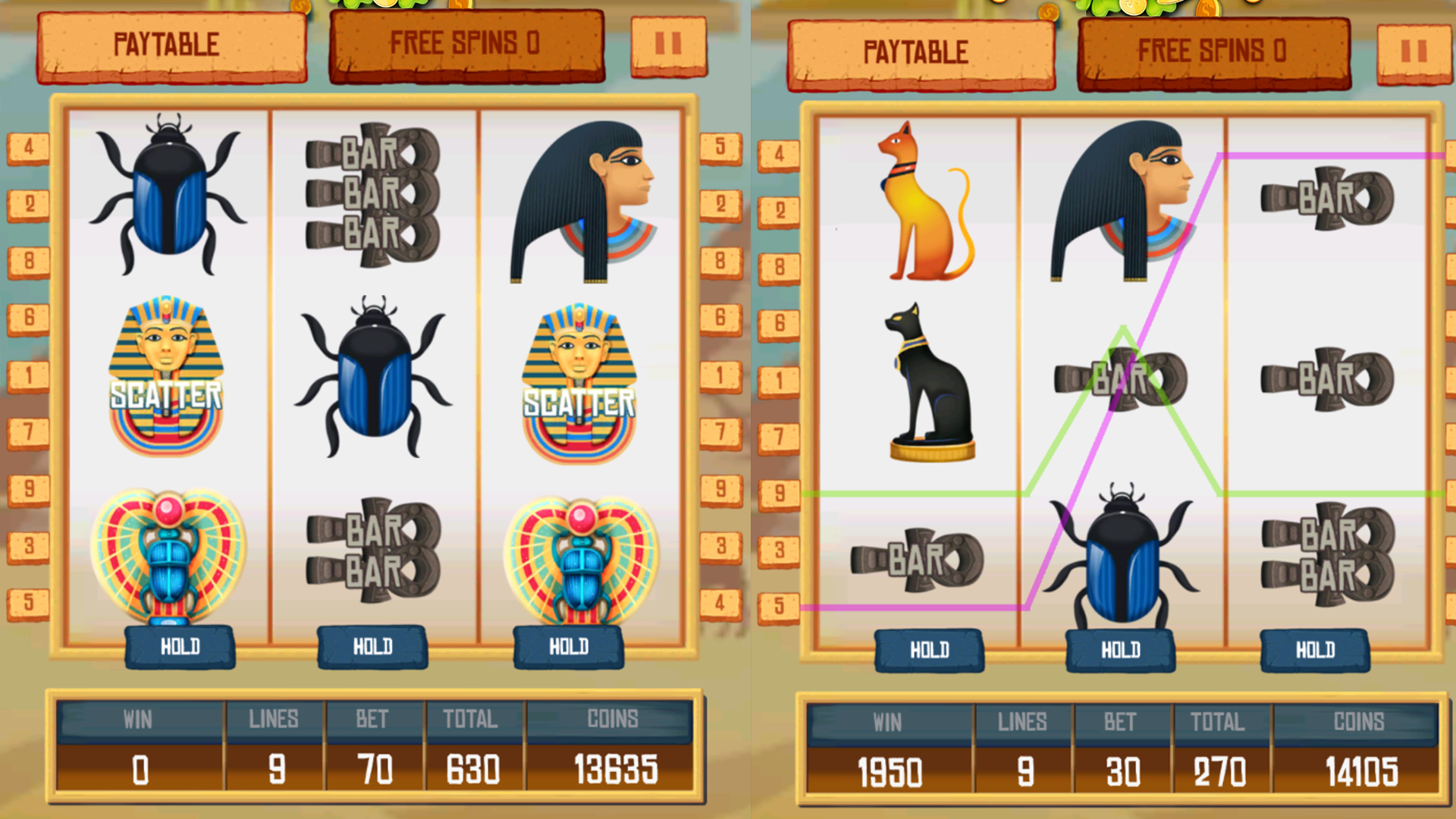Viewport: 1456px width, 819px height.
Task: Hold the middle reel on the right machine
Action: coord(1119,650)
